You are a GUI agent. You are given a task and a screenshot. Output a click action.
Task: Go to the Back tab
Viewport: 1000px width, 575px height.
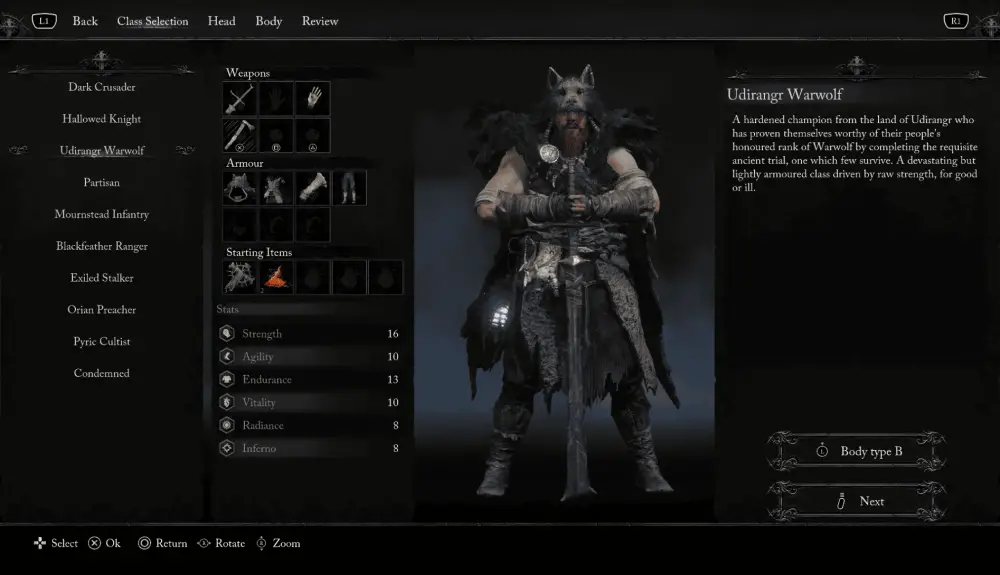(x=85, y=21)
